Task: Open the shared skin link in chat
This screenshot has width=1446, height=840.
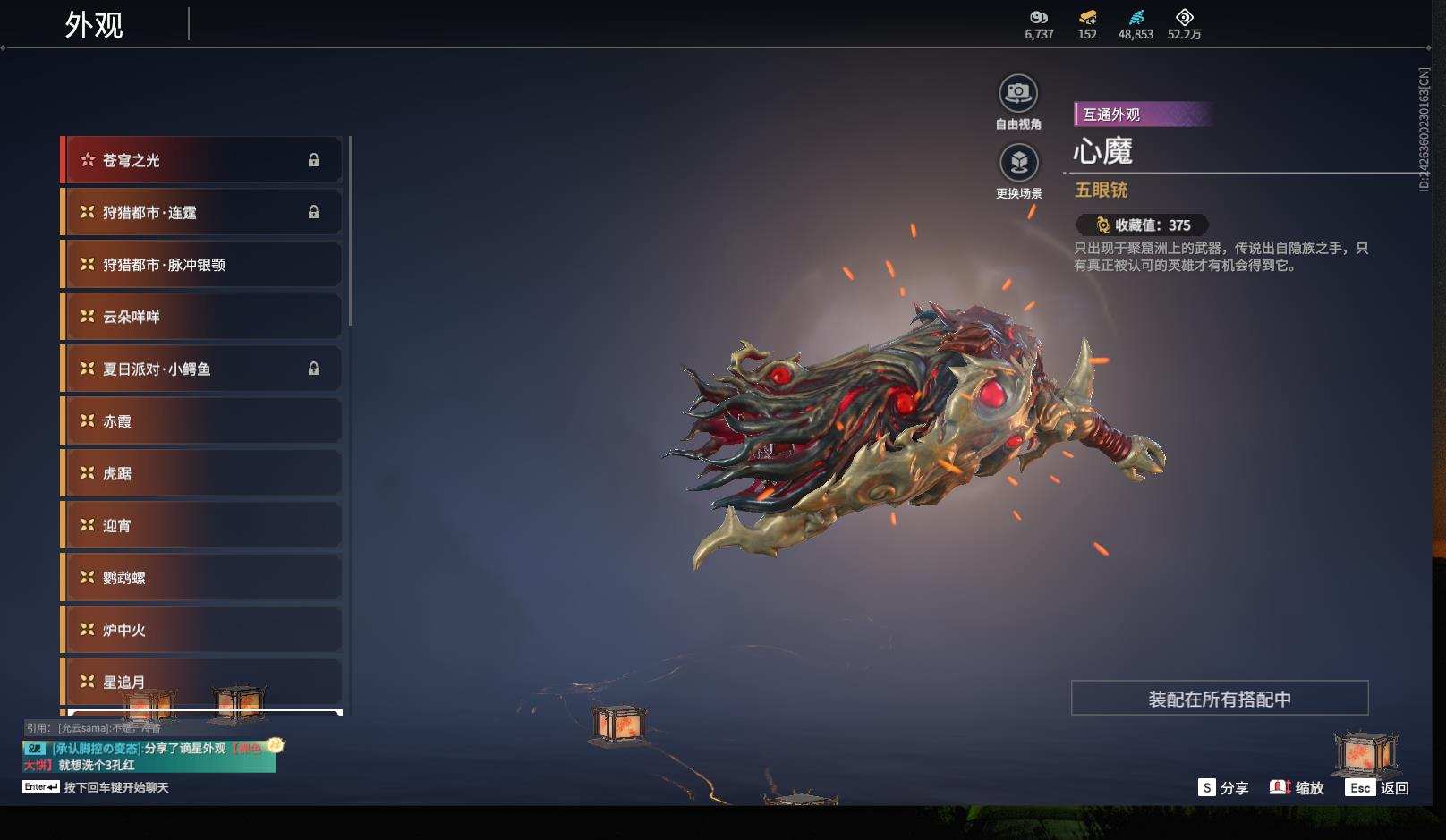Action: coord(246,749)
